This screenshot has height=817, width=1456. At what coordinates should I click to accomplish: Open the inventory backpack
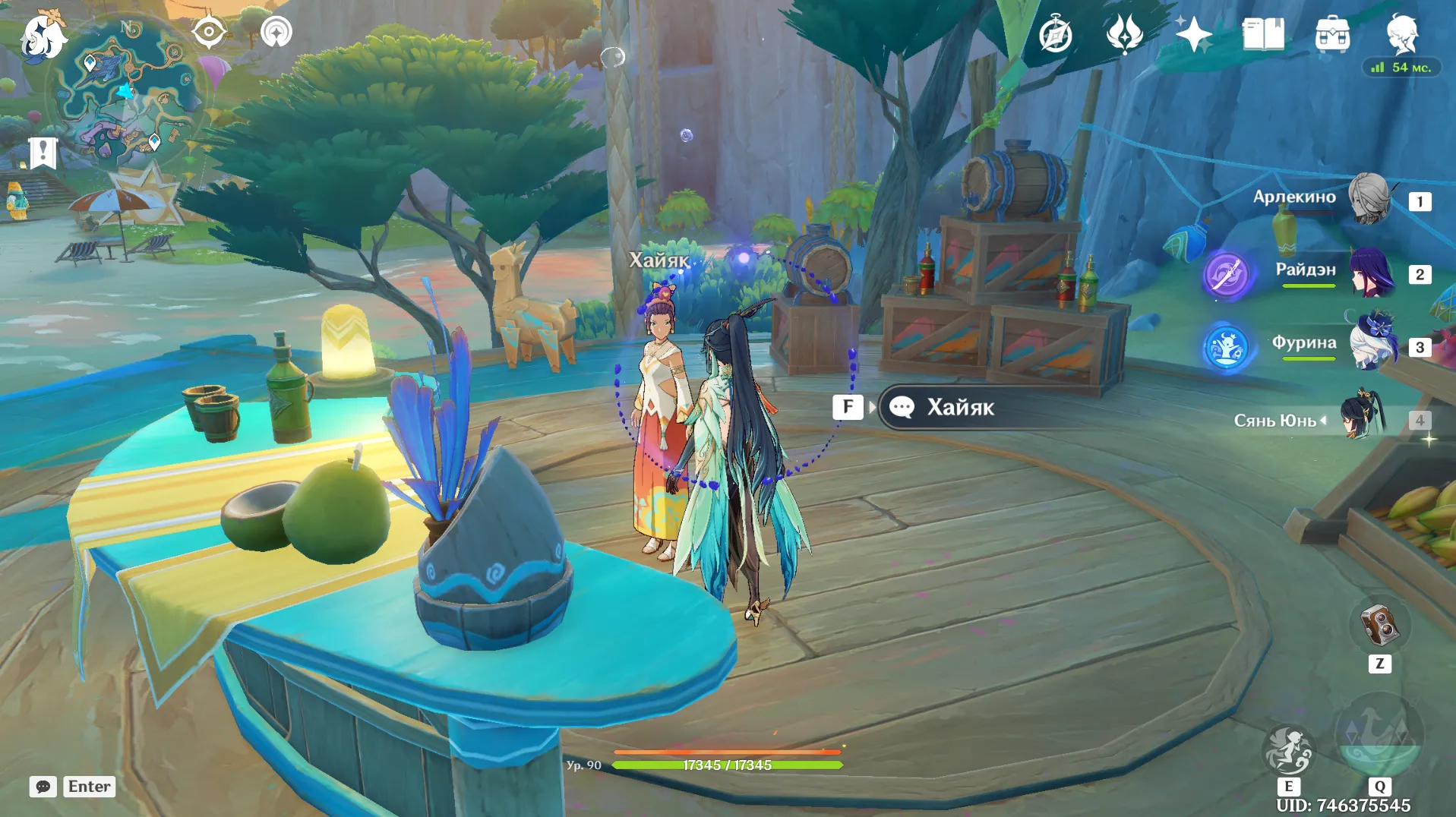tap(1332, 35)
